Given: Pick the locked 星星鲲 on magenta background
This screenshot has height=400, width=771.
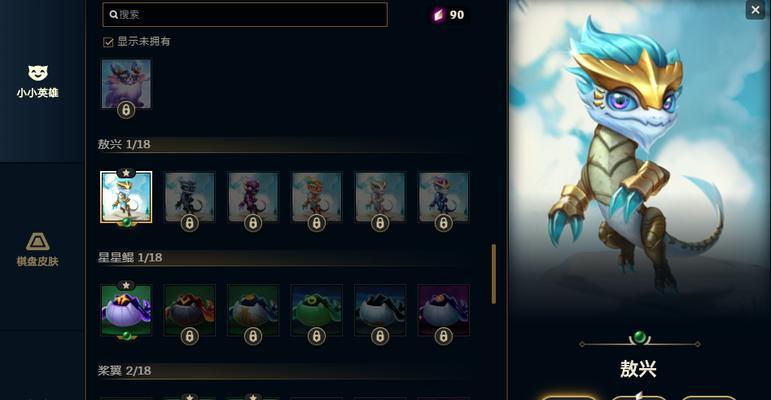Looking at the screenshot, I should pos(444,310).
